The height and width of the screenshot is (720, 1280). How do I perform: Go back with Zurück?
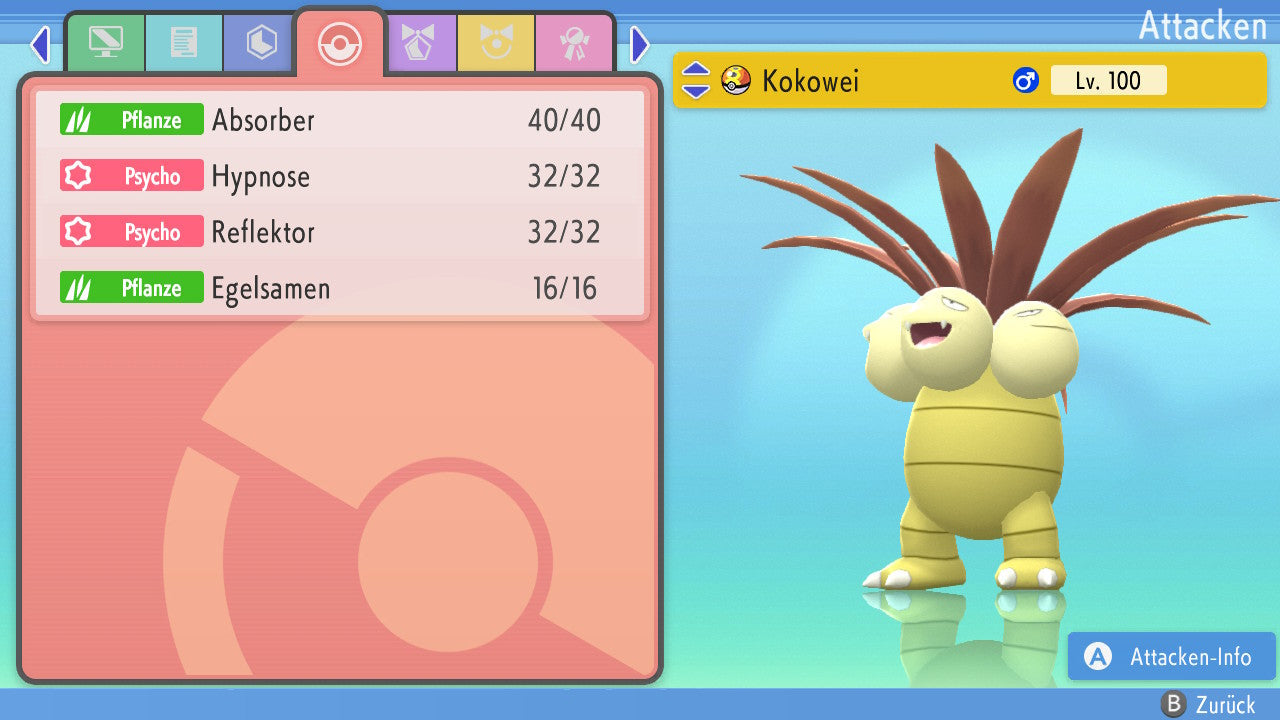tap(1208, 704)
